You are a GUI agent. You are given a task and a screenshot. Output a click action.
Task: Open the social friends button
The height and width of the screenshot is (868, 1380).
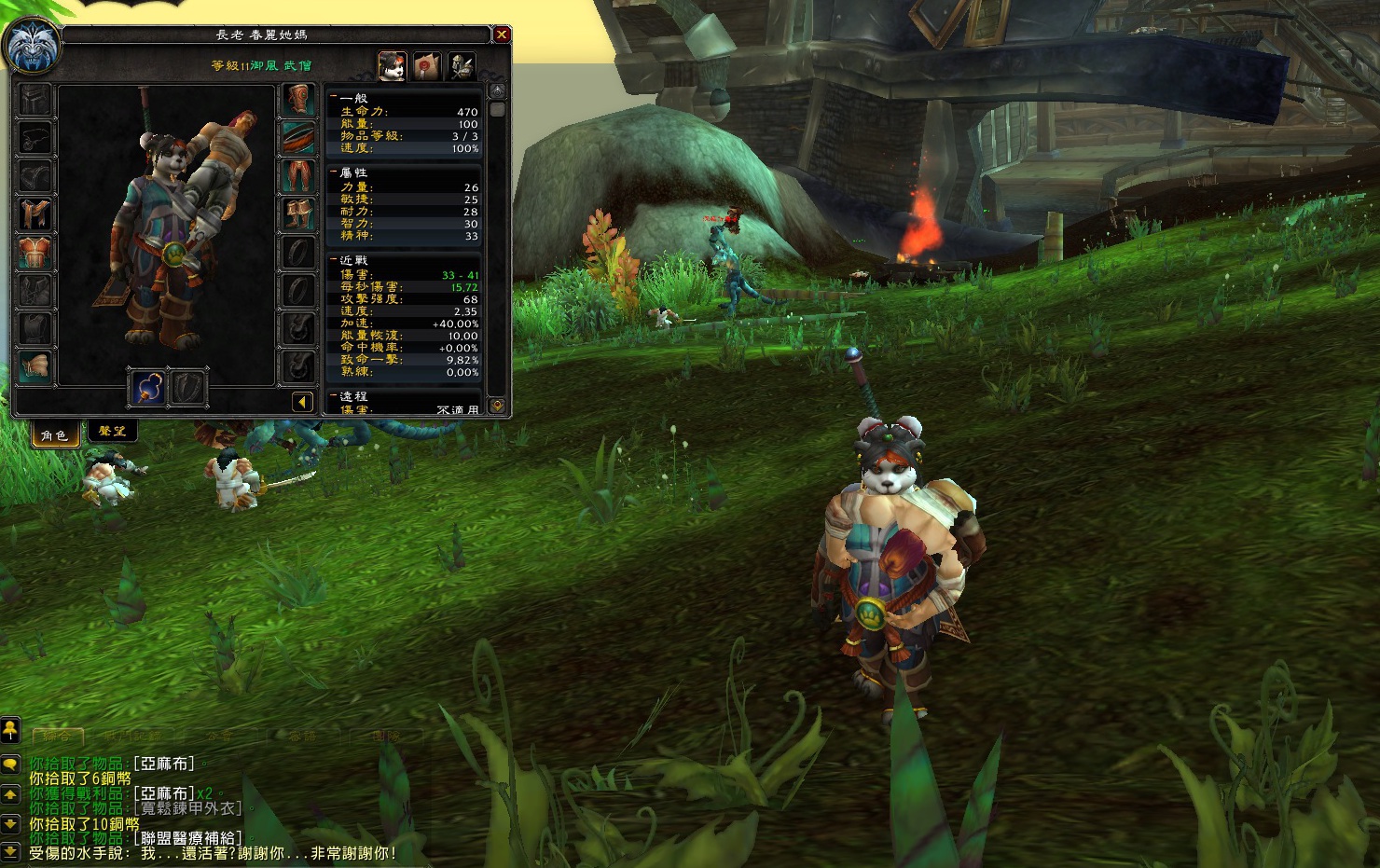pyautogui.click(x=10, y=728)
